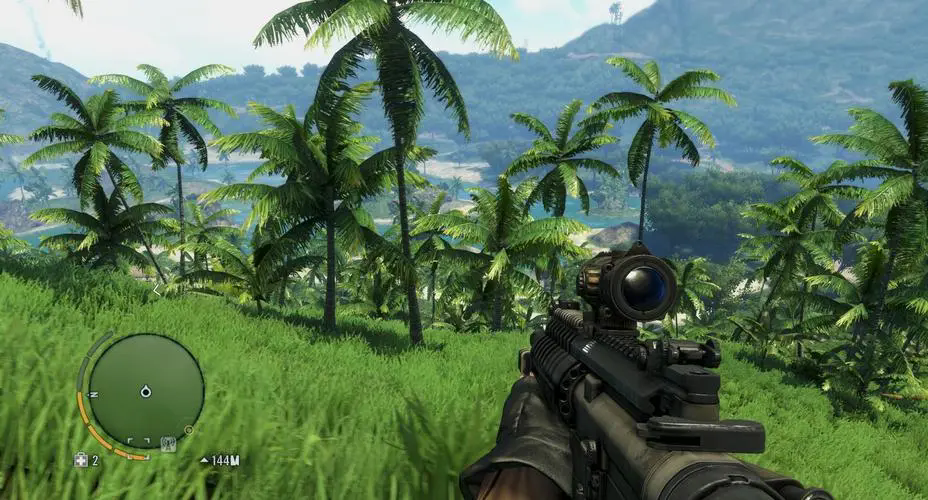Click the radio tower icon below the minimap

(167, 444)
